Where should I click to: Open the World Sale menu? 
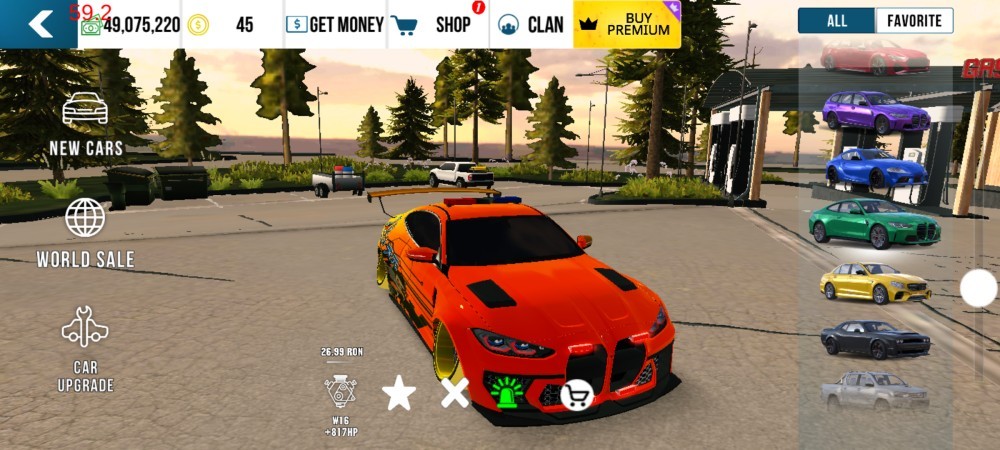point(86,232)
